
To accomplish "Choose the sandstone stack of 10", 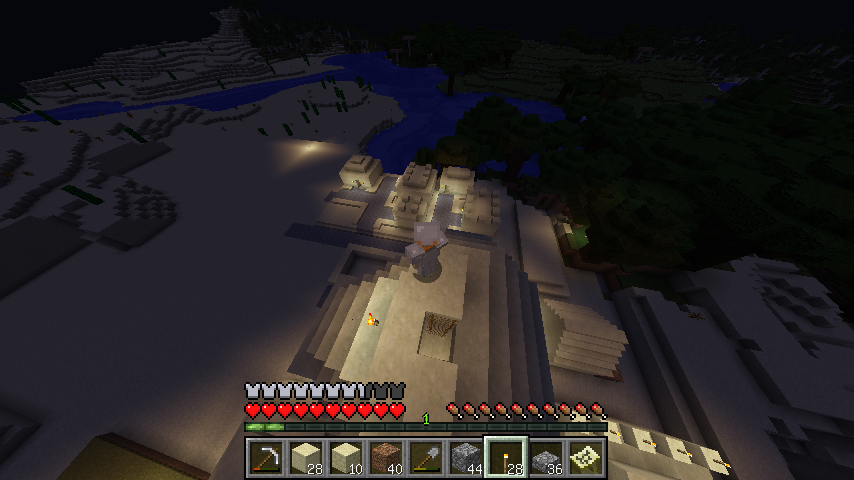I will click(x=345, y=458).
